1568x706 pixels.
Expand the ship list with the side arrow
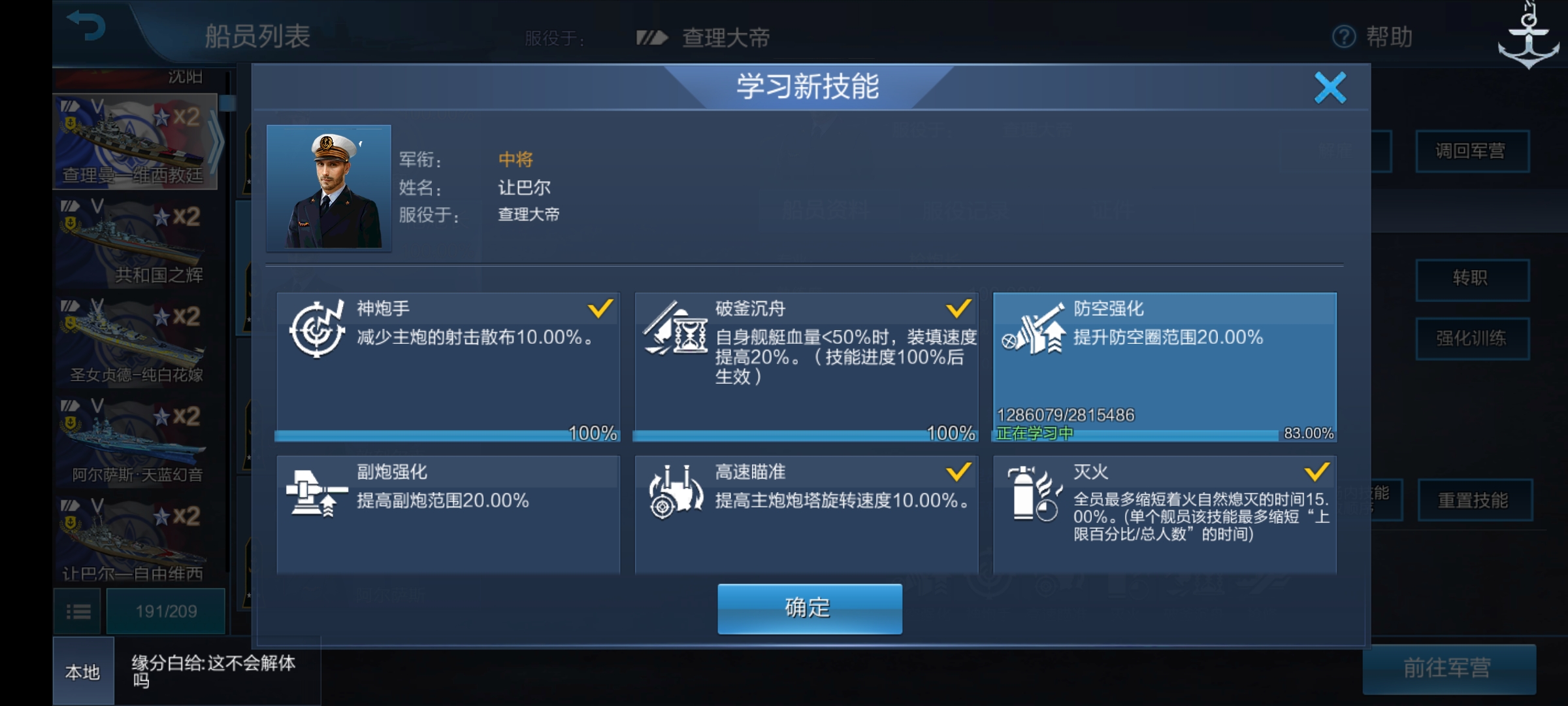click(x=216, y=144)
